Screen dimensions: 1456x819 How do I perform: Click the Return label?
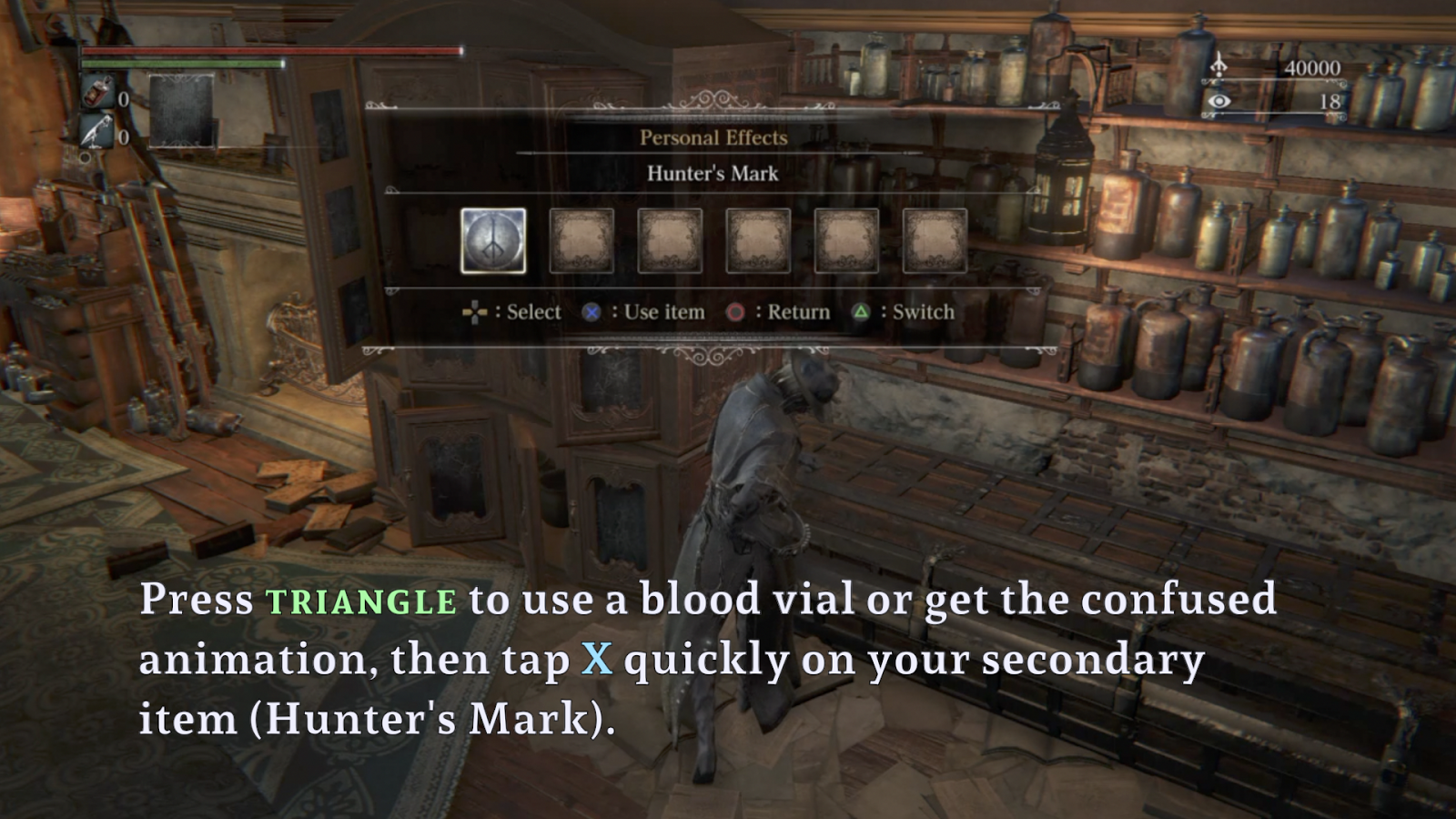[796, 312]
